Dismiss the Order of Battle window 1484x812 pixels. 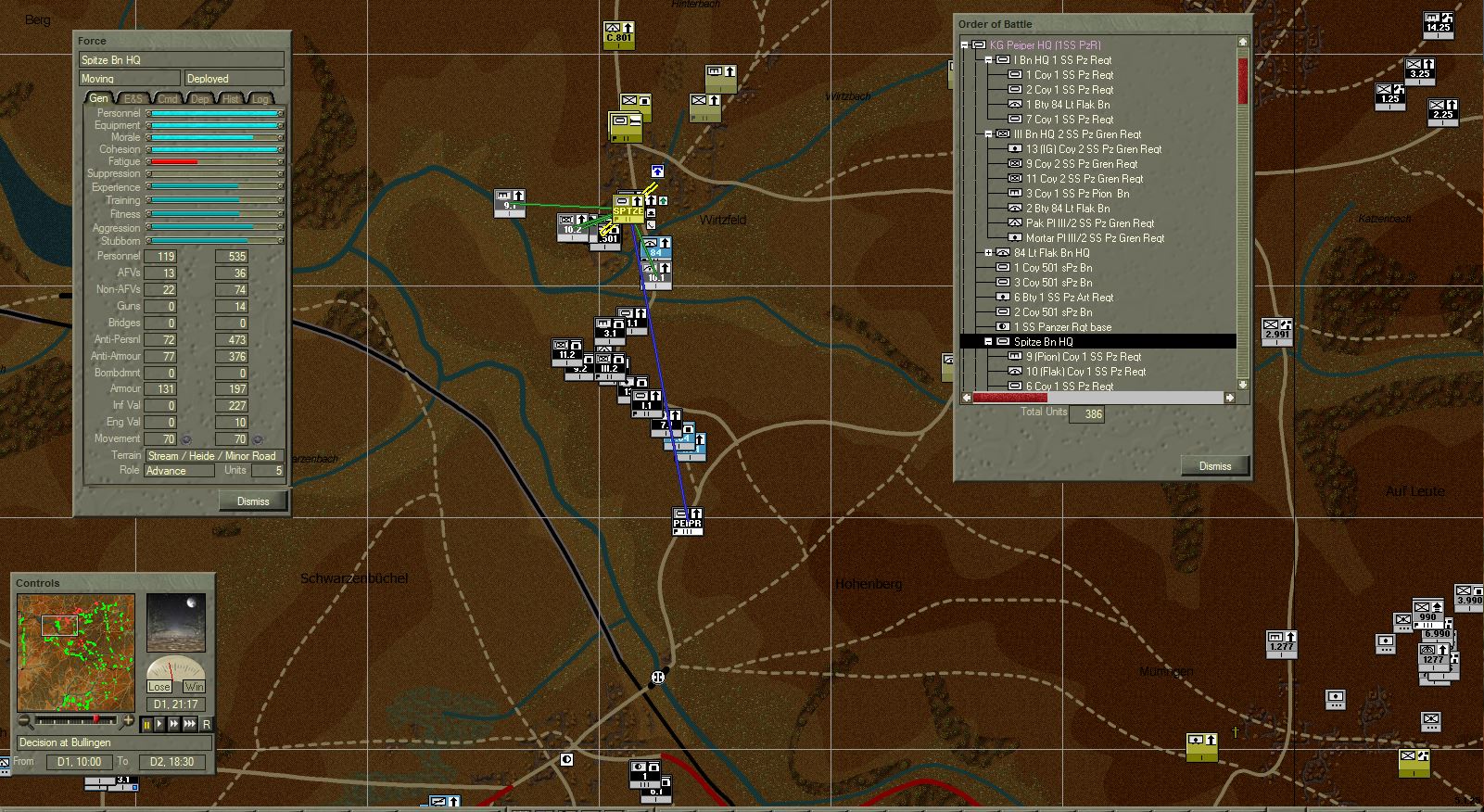(1215, 465)
